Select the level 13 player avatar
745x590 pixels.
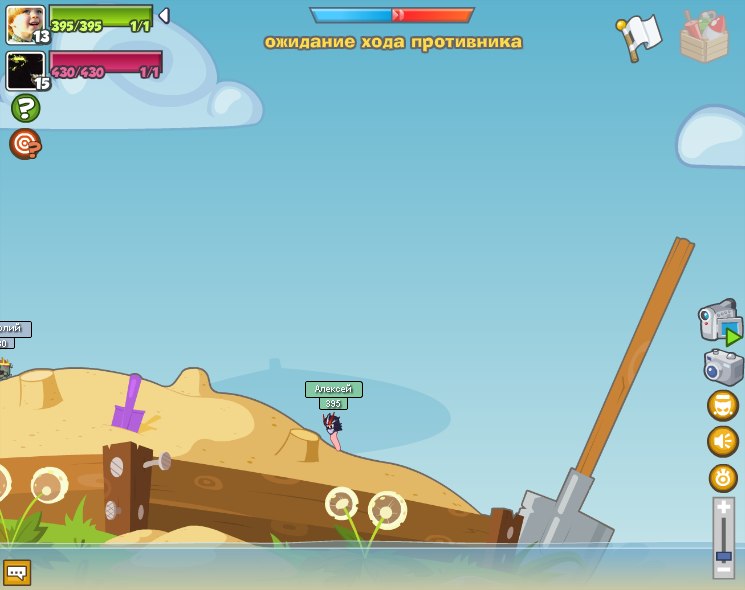tap(25, 24)
